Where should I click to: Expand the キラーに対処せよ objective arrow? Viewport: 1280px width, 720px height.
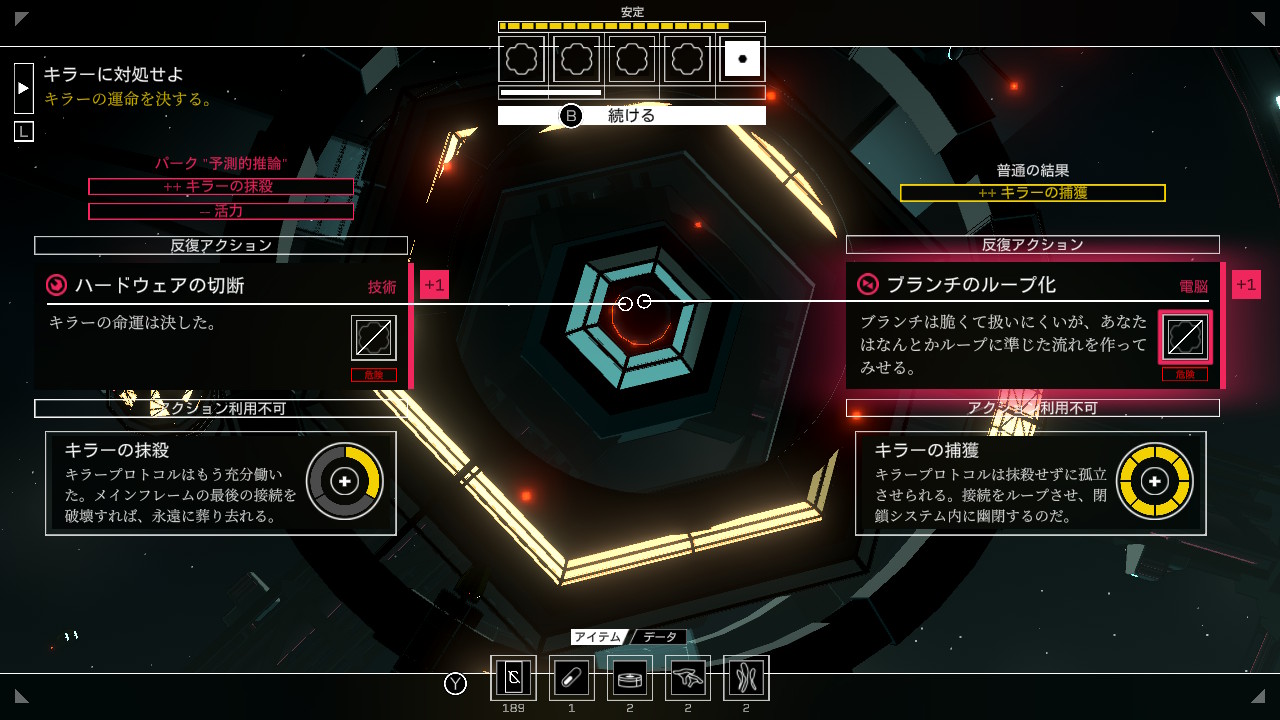pyautogui.click(x=24, y=88)
